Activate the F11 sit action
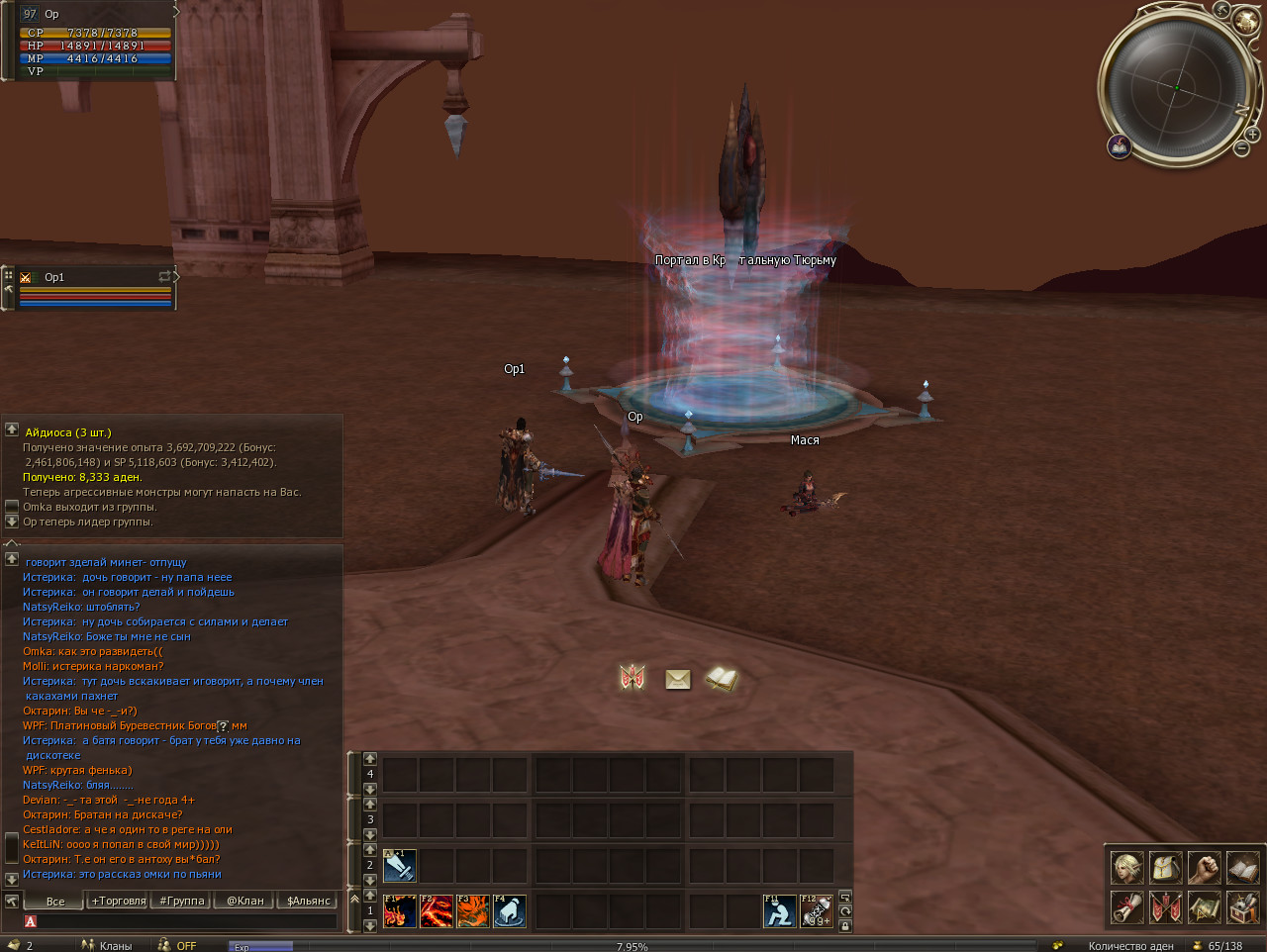The width and height of the screenshot is (1267, 952). [x=780, y=910]
